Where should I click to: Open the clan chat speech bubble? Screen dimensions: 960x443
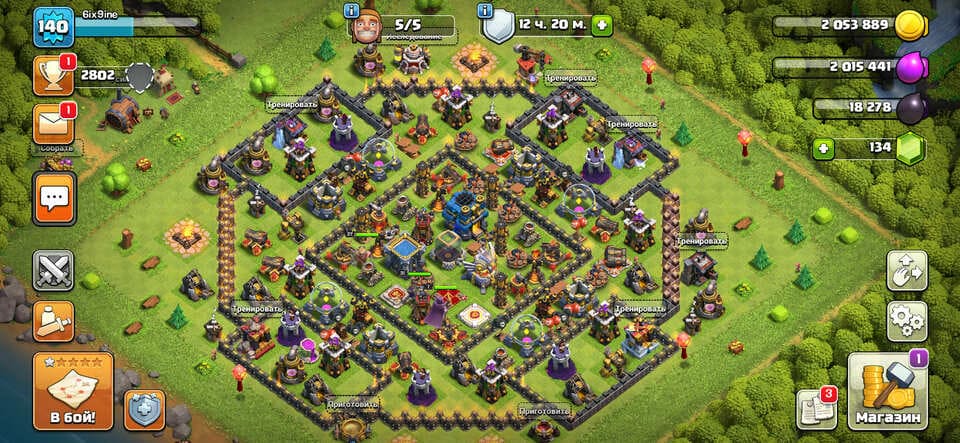[53, 198]
